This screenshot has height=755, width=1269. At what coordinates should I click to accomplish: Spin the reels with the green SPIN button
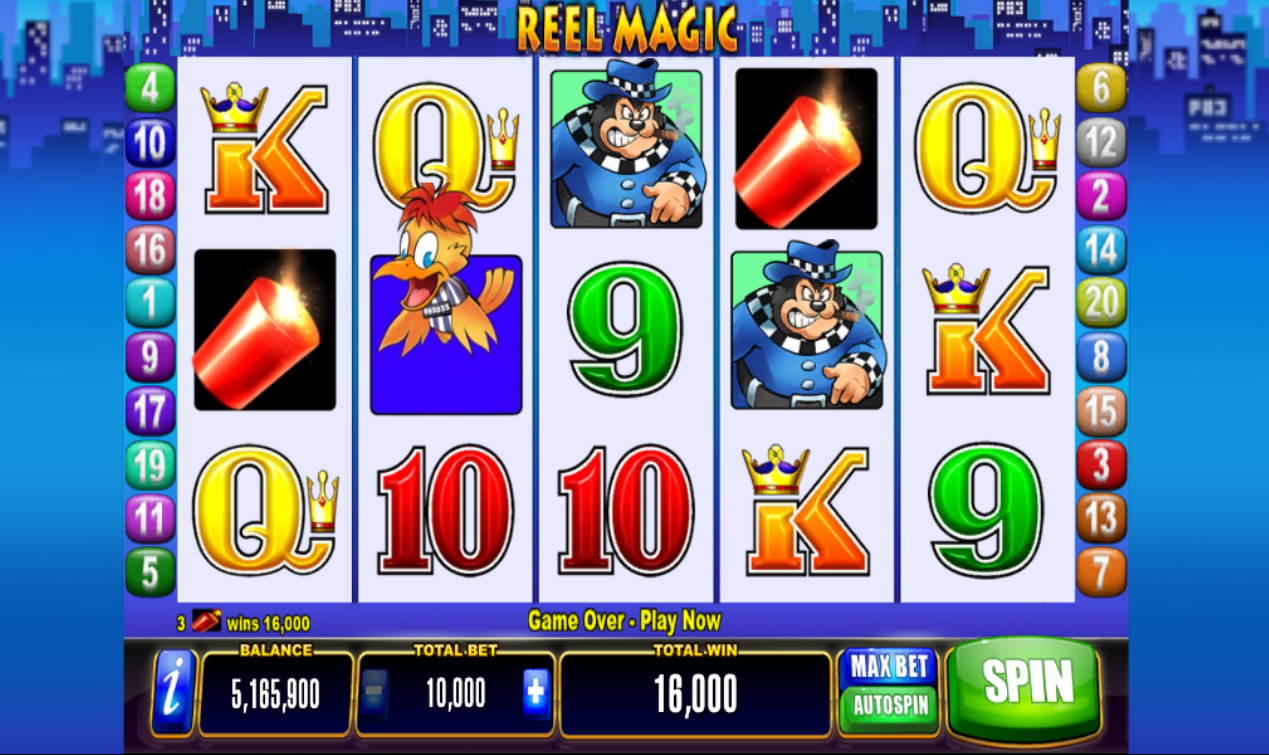point(1027,683)
